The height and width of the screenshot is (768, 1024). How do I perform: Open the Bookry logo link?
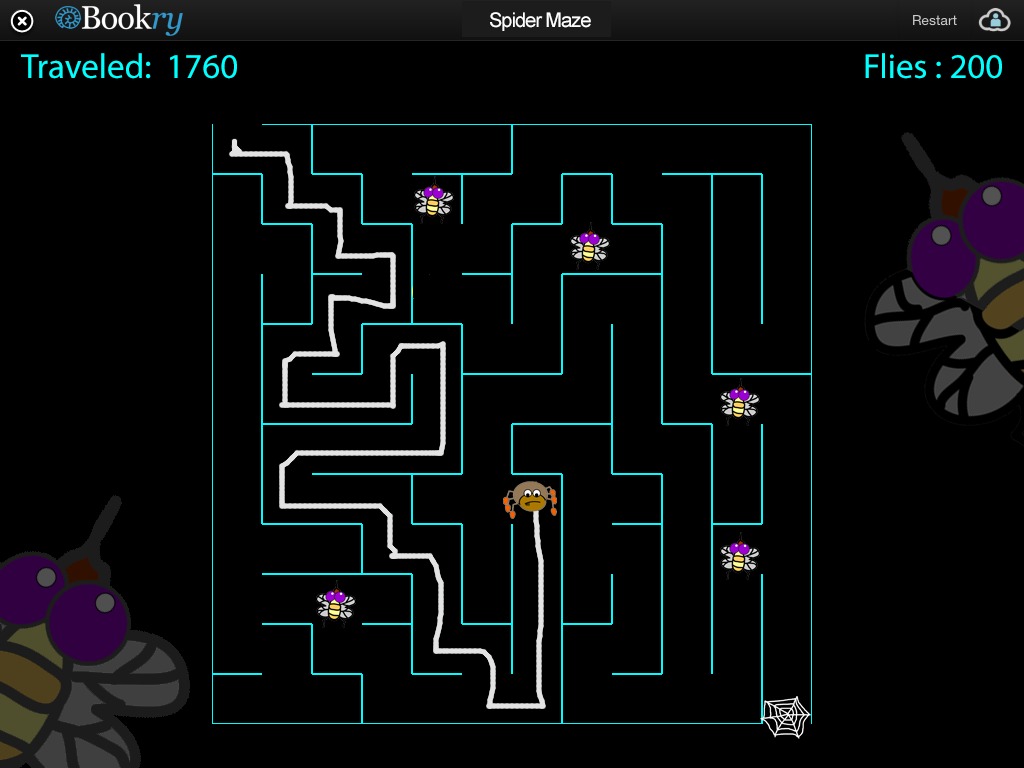click(118, 19)
